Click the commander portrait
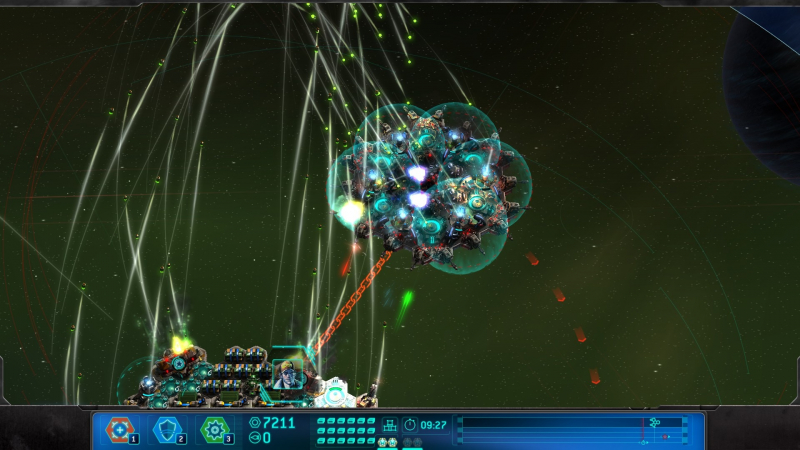 point(285,373)
